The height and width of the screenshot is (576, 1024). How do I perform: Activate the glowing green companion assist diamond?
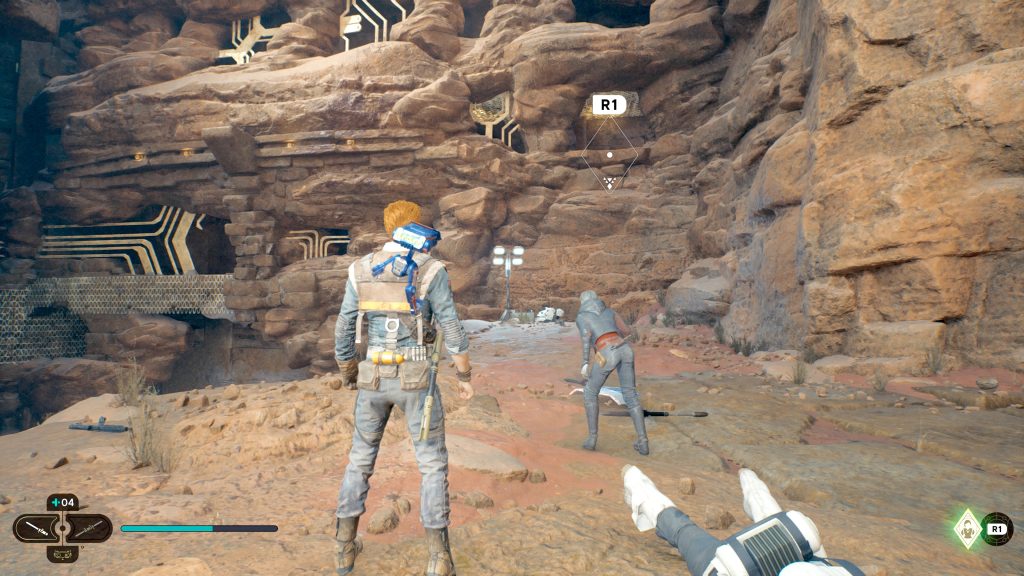(x=967, y=528)
